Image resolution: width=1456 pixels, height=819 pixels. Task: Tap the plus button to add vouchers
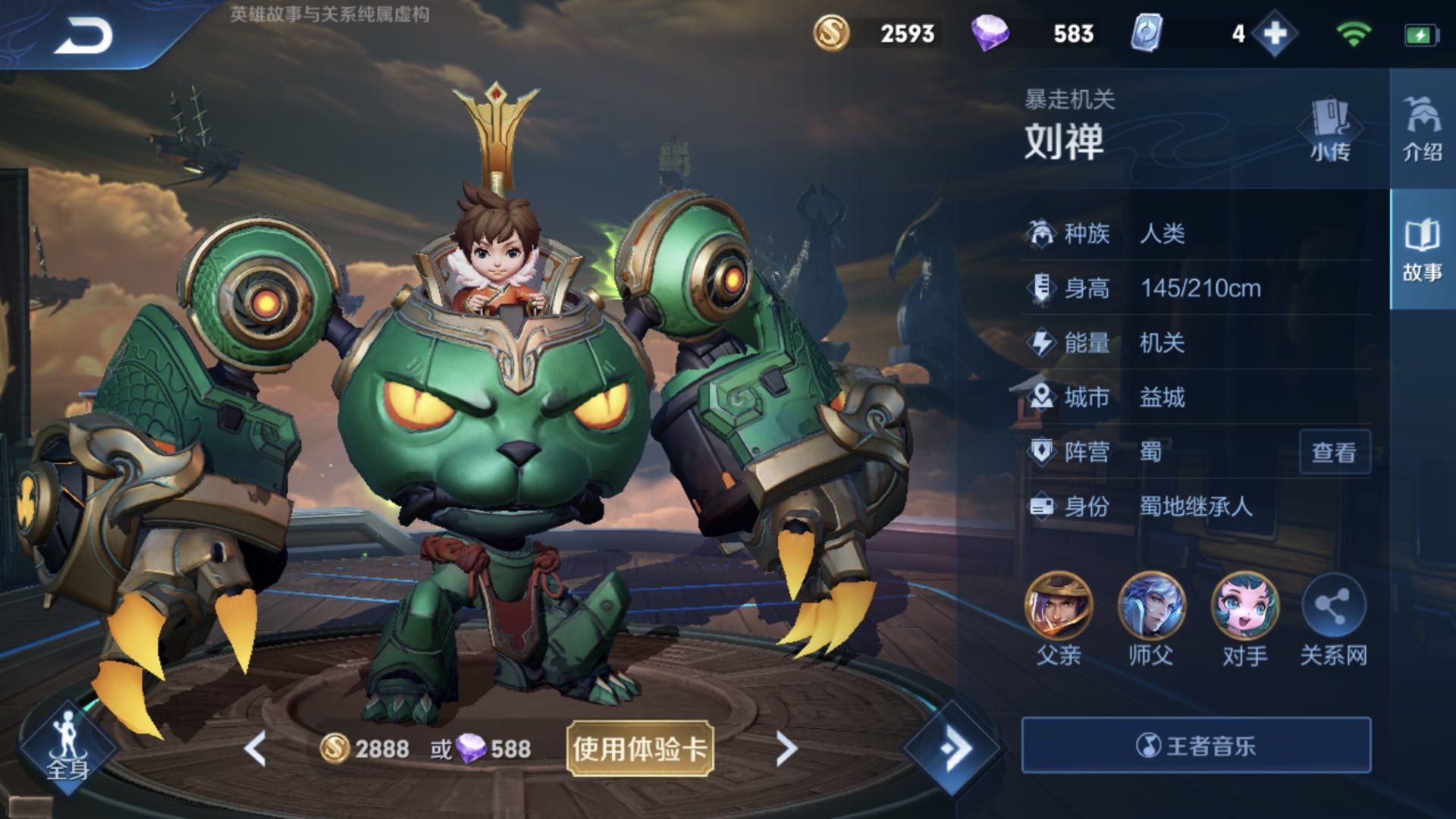(1275, 34)
